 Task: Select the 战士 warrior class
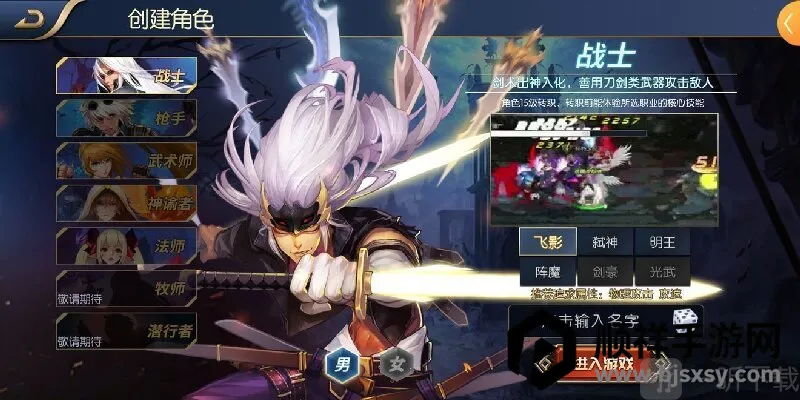tap(126, 75)
